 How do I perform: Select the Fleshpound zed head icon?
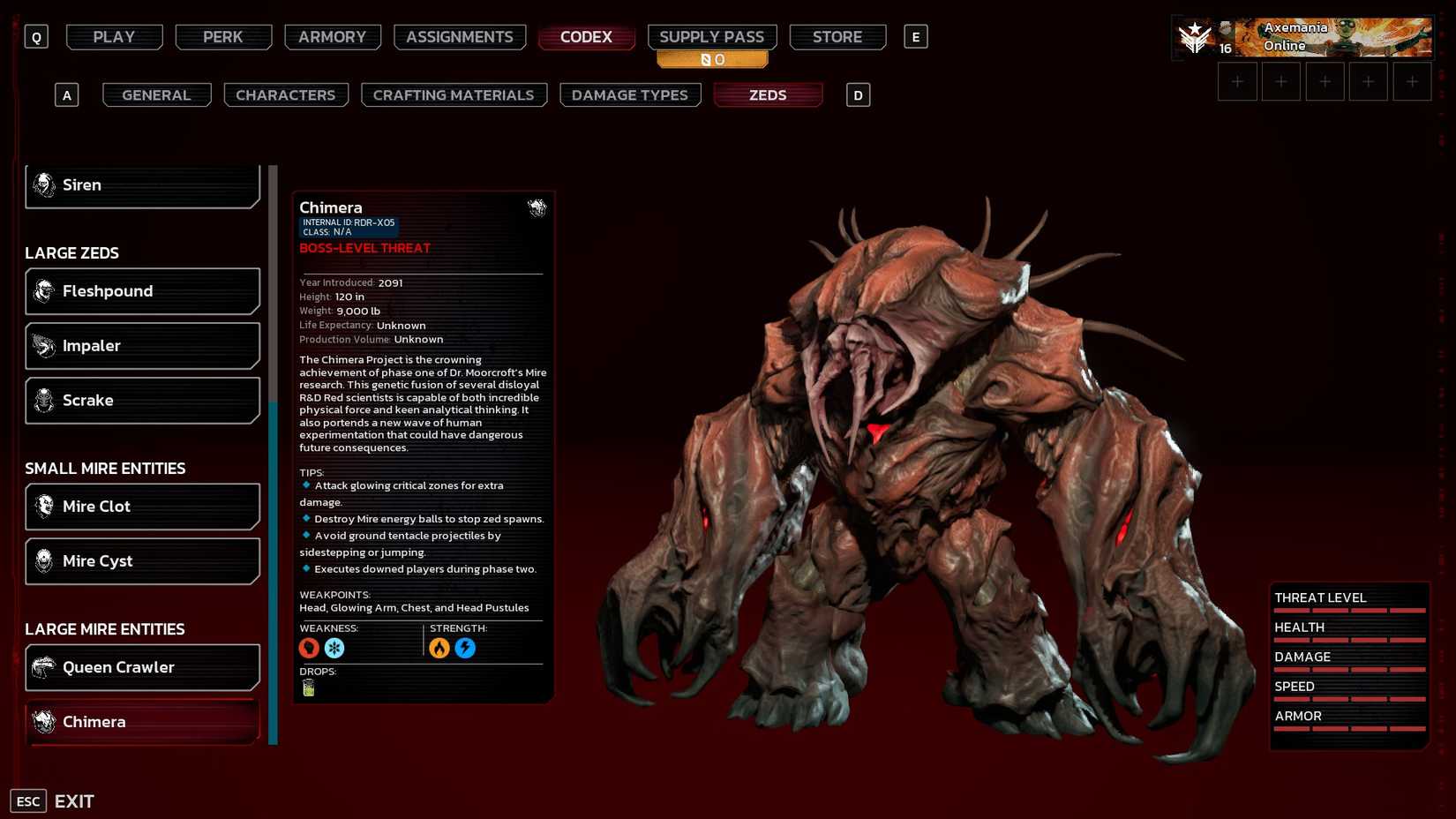42,290
